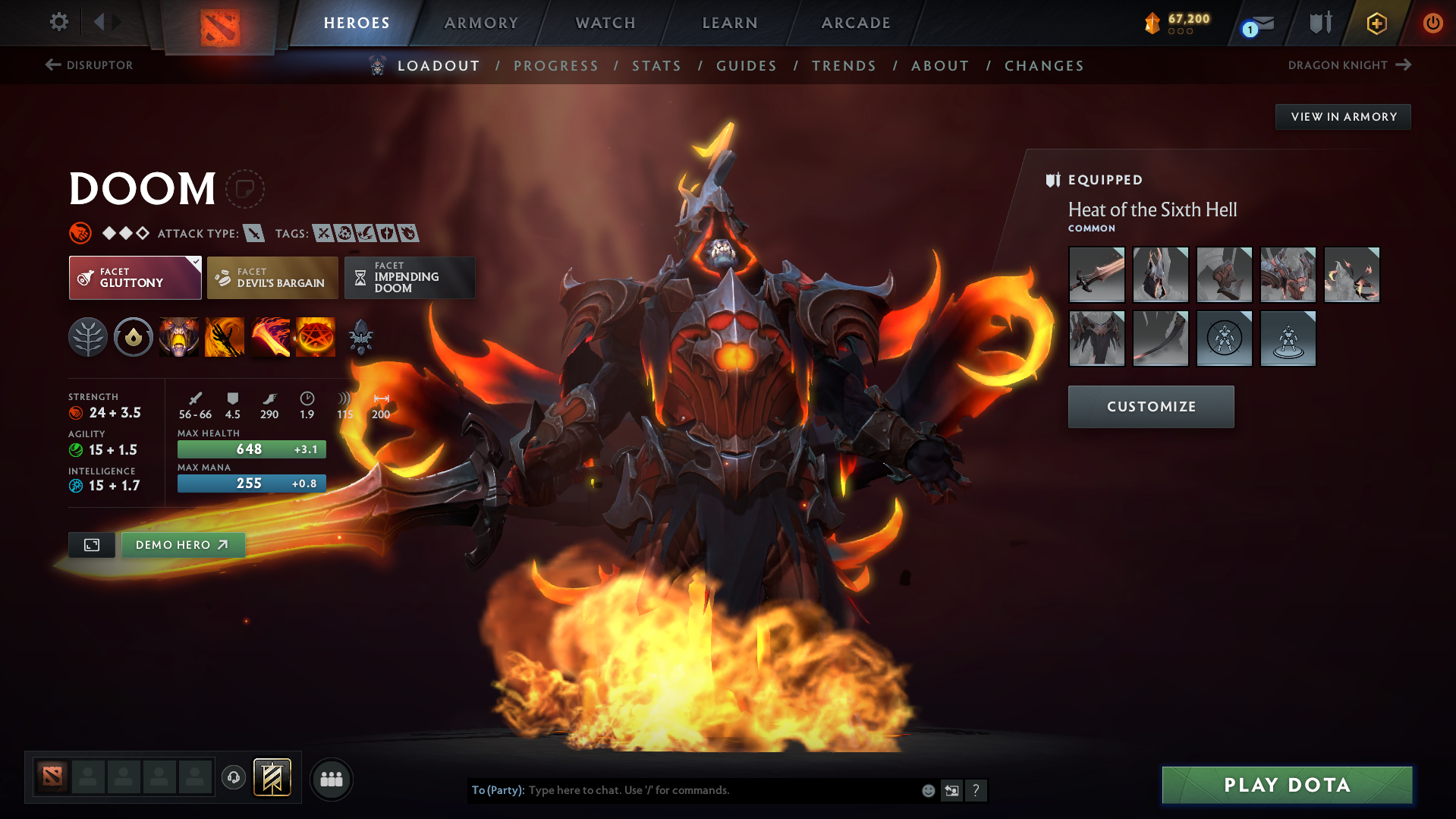Click the View in Armory button

click(x=1343, y=117)
